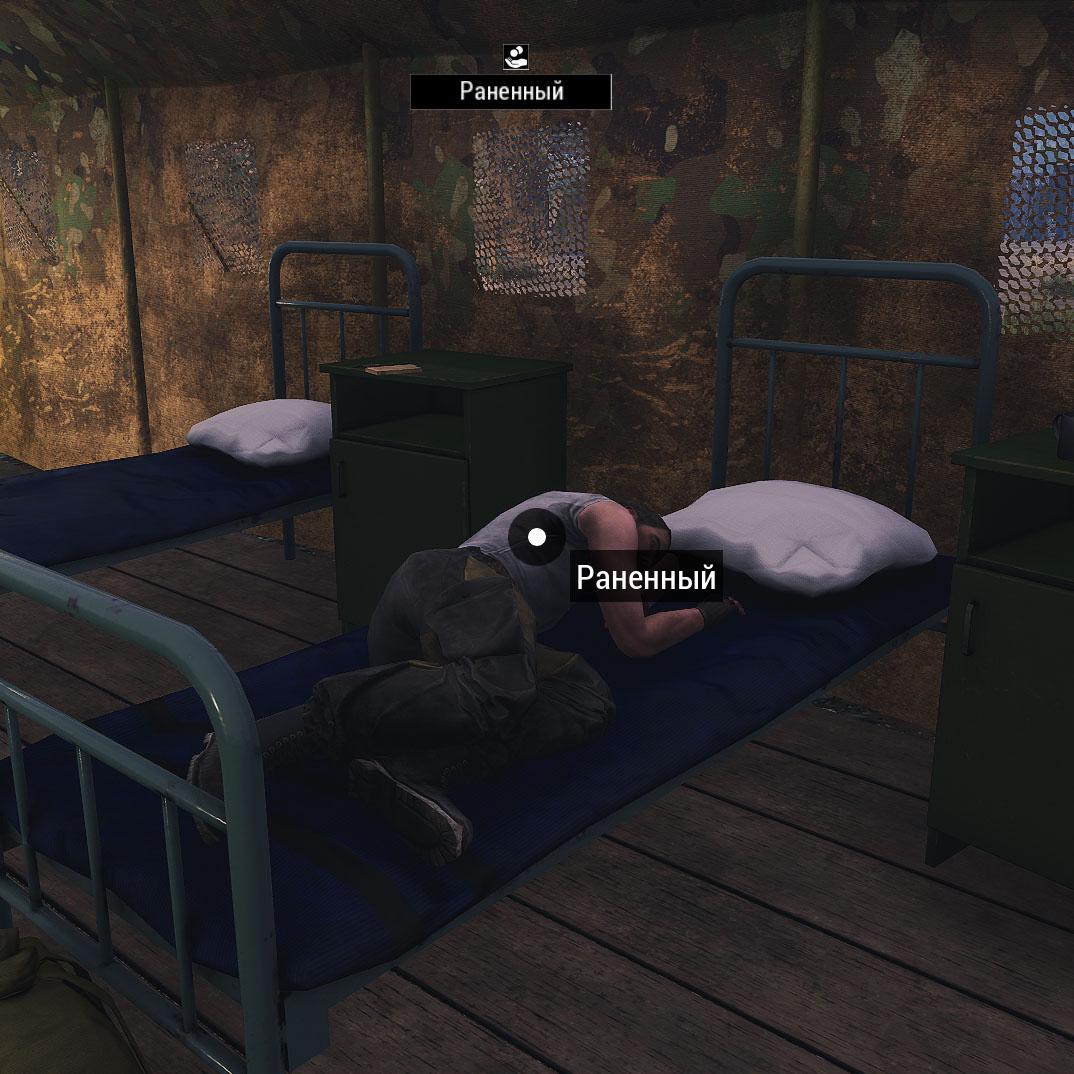The width and height of the screenshot is (1074, 1074).
Task: Click the Раненный label beside the interaction dot
Action: pos(646,579)
